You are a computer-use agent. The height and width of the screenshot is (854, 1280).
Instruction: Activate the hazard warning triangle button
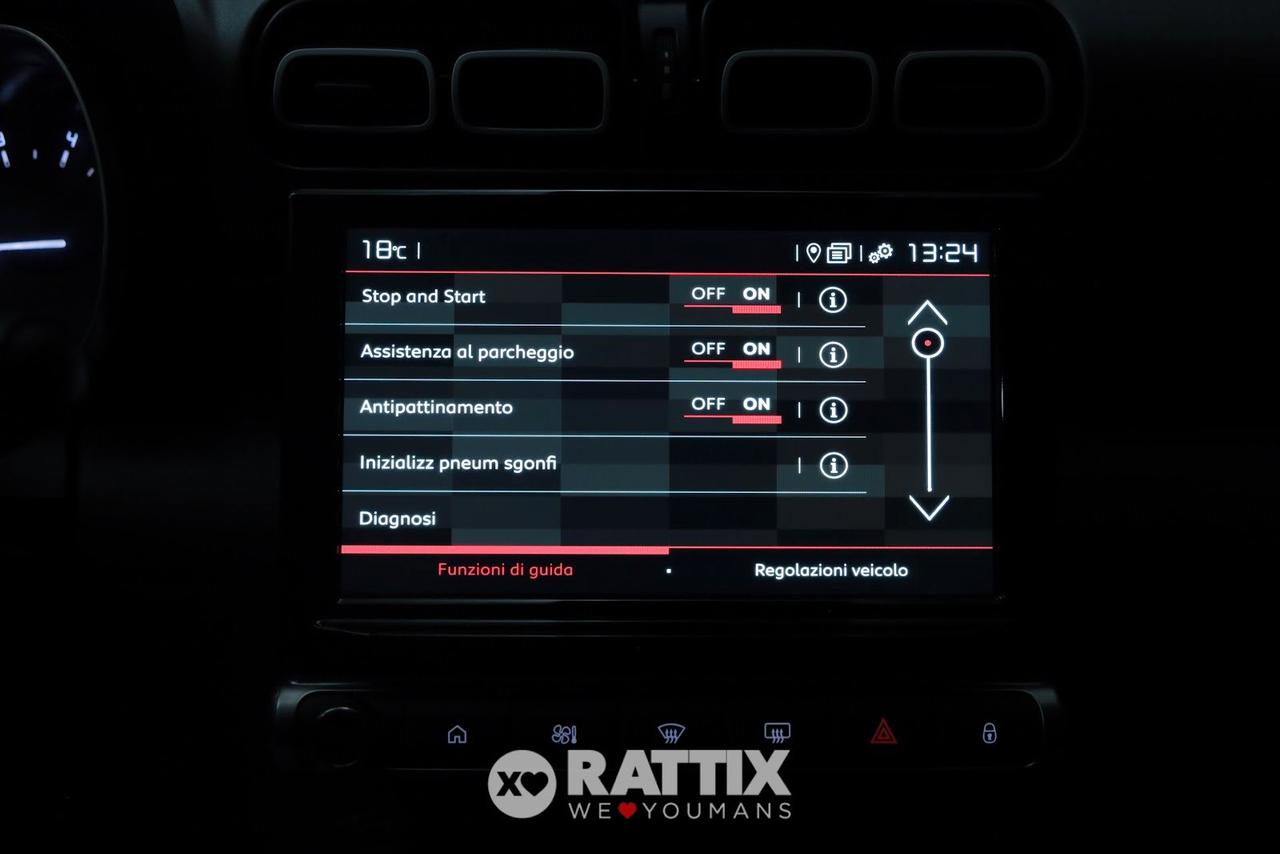[x=883, y=732]
